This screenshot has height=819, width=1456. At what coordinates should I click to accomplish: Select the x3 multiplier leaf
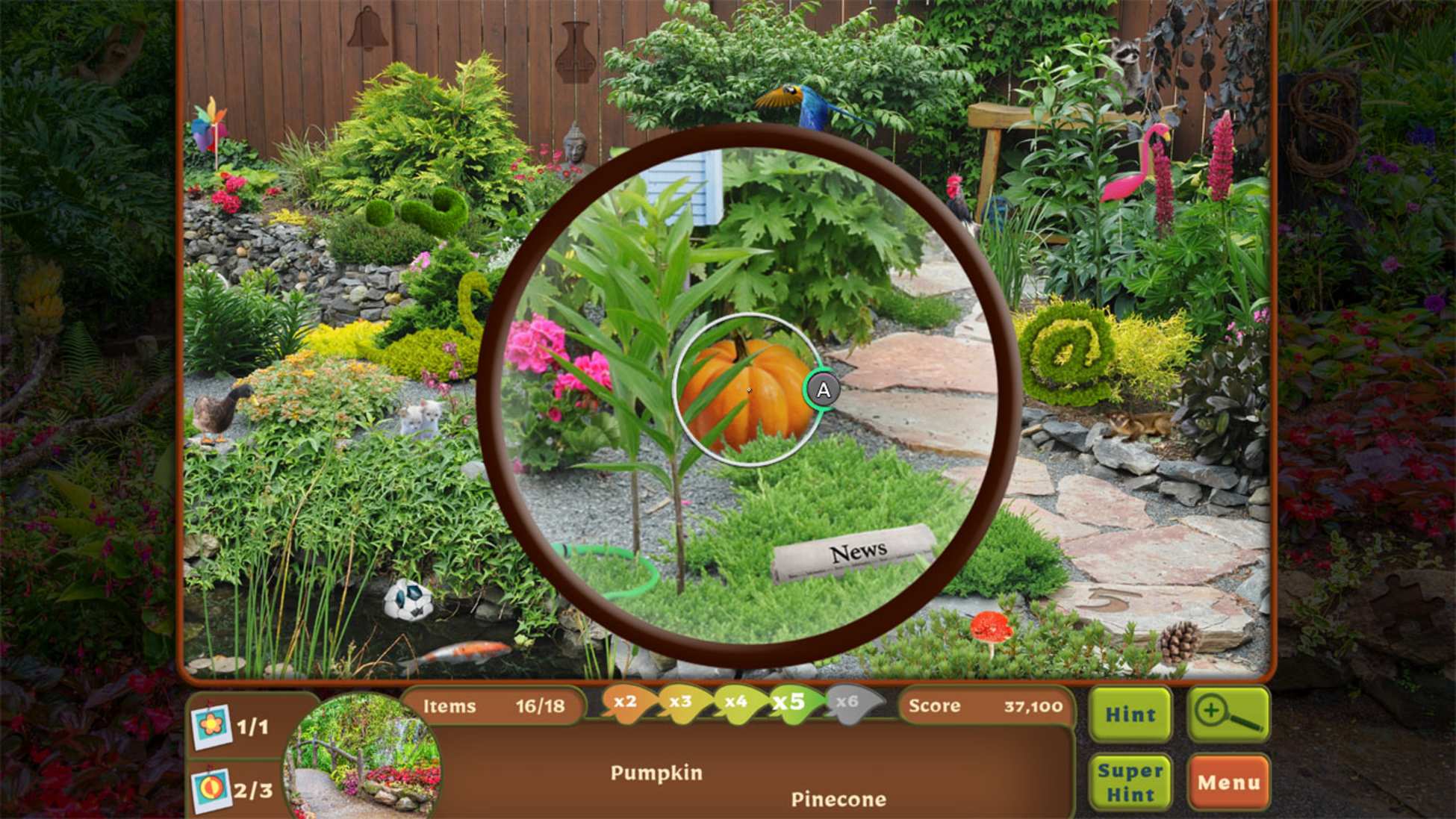click(x=679, y=705)
